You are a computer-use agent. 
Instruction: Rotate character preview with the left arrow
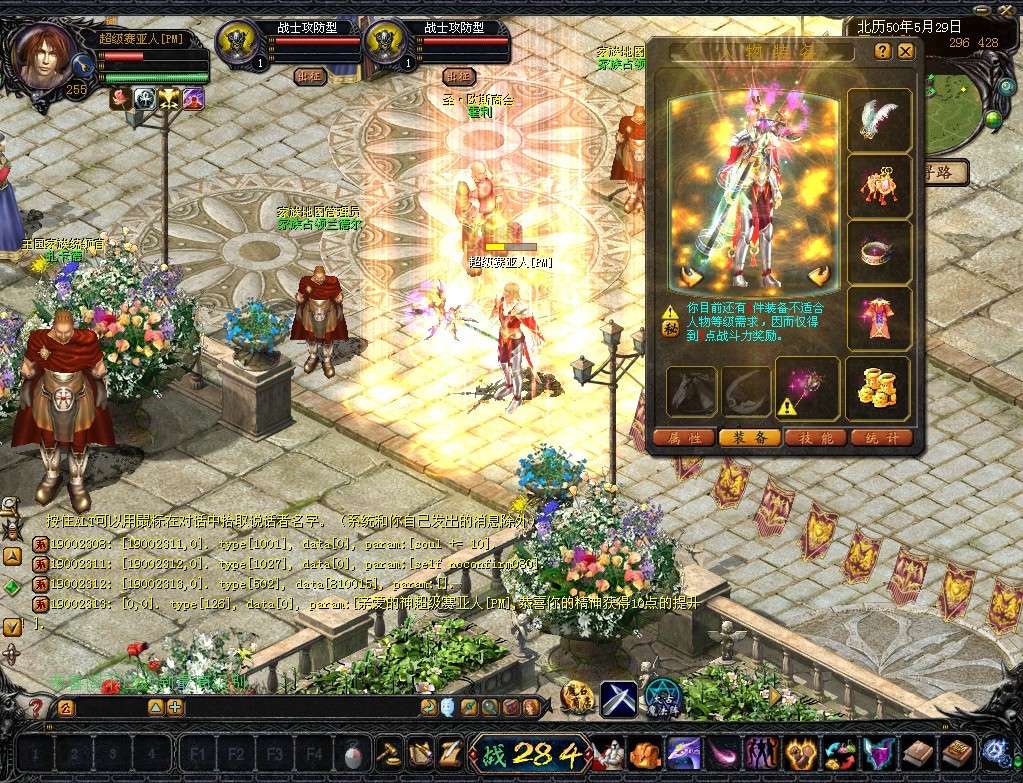687,276
